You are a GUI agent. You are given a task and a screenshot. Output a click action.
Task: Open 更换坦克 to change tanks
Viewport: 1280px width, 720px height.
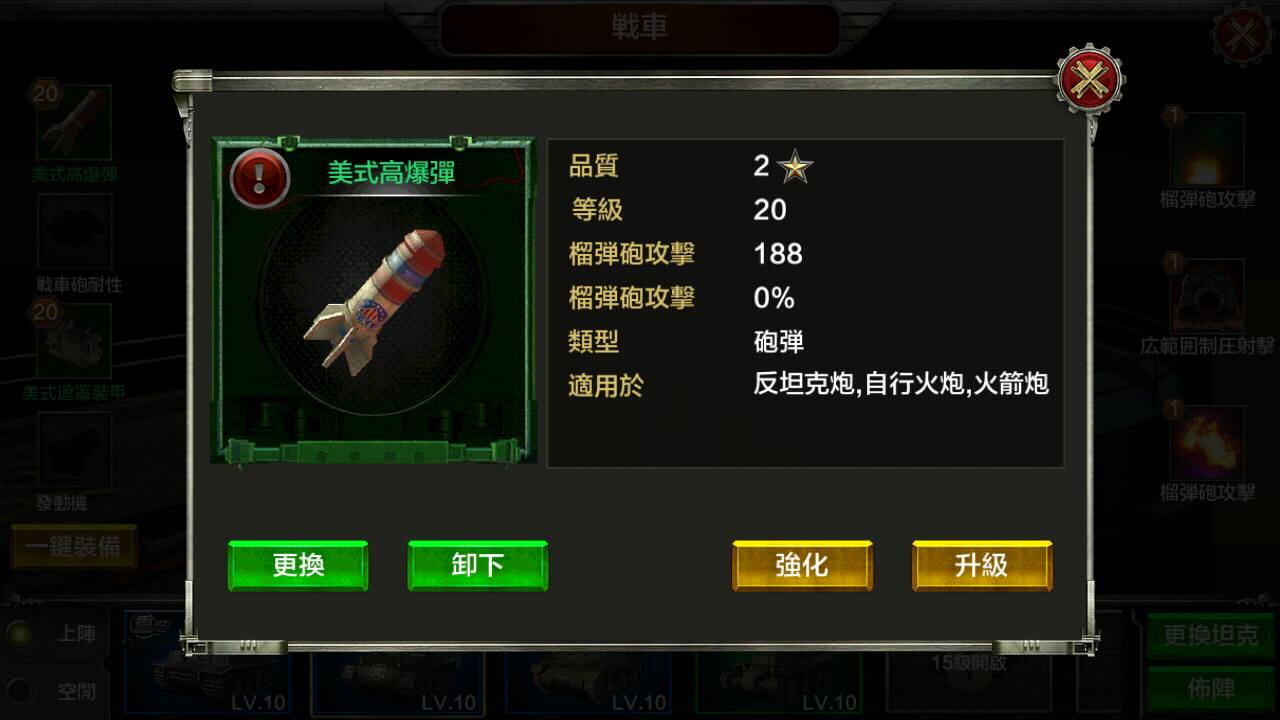pyautogui.click(x=1210, y=635)
